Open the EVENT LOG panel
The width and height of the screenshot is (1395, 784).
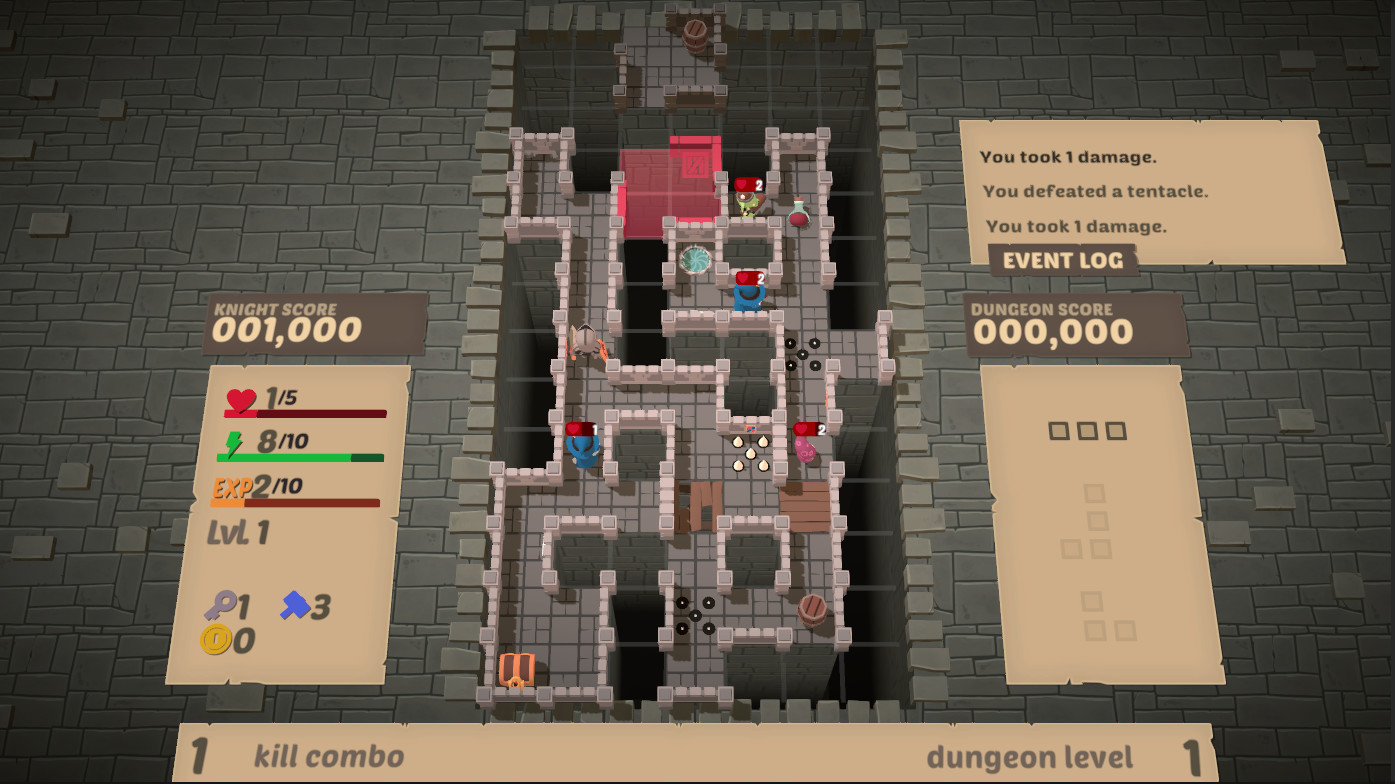point(1062,260)
